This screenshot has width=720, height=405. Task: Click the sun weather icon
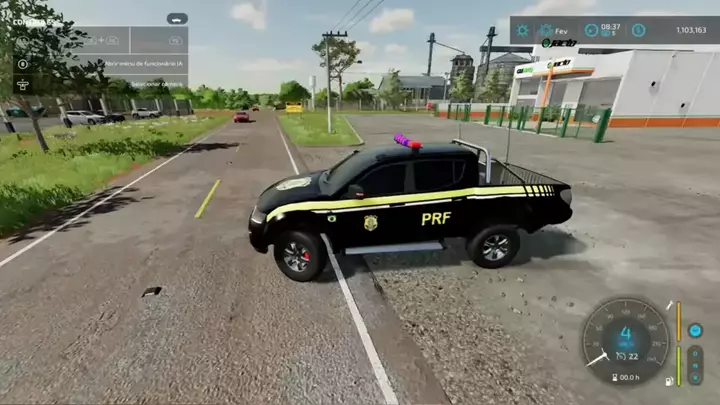point(522,30)
